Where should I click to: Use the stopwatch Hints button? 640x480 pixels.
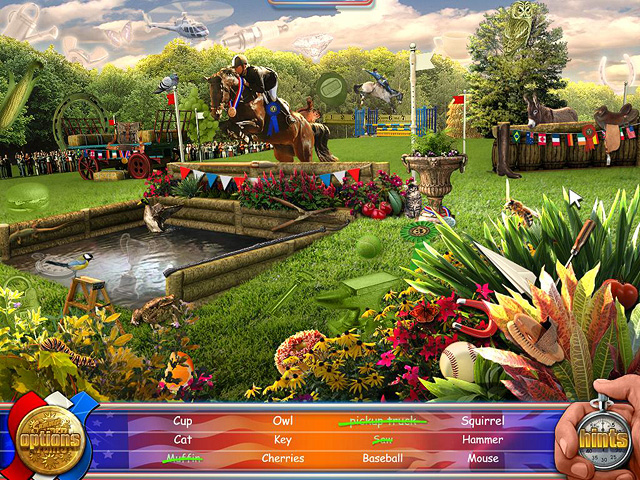click(x=601, y=441)
